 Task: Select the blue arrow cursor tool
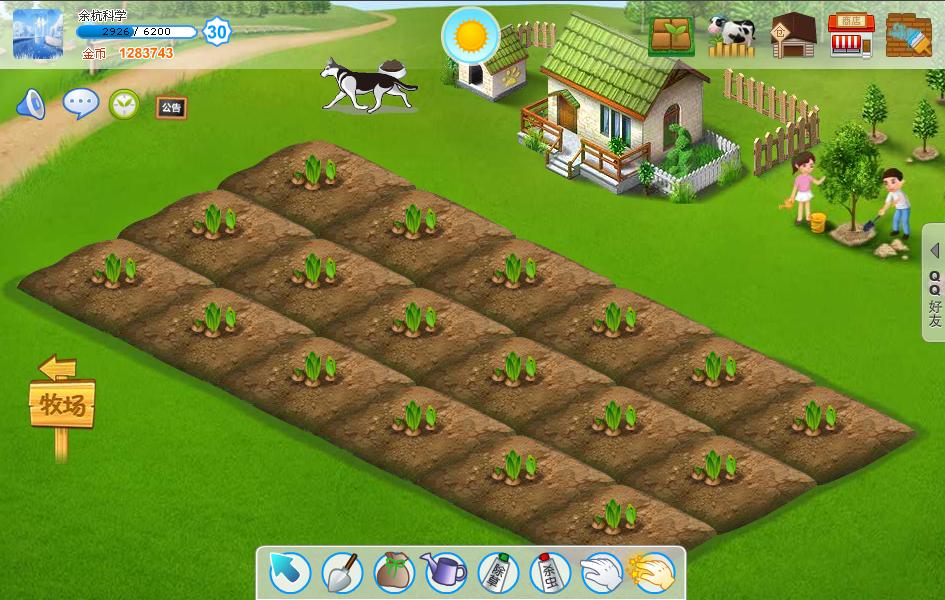[x=290, y=572]
